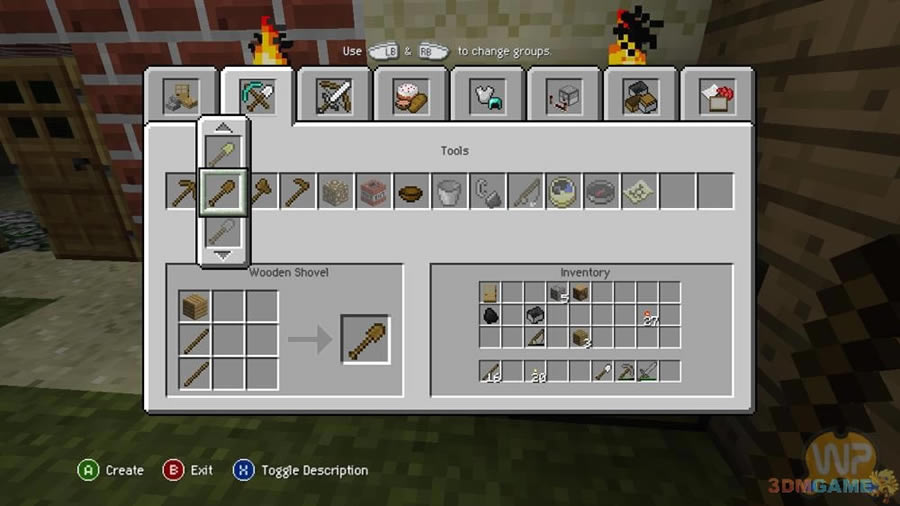Select the wooden hoe recipe
The height and width of the screenshot is (506, 900).
pyautogui.click(x=297, y=192)
